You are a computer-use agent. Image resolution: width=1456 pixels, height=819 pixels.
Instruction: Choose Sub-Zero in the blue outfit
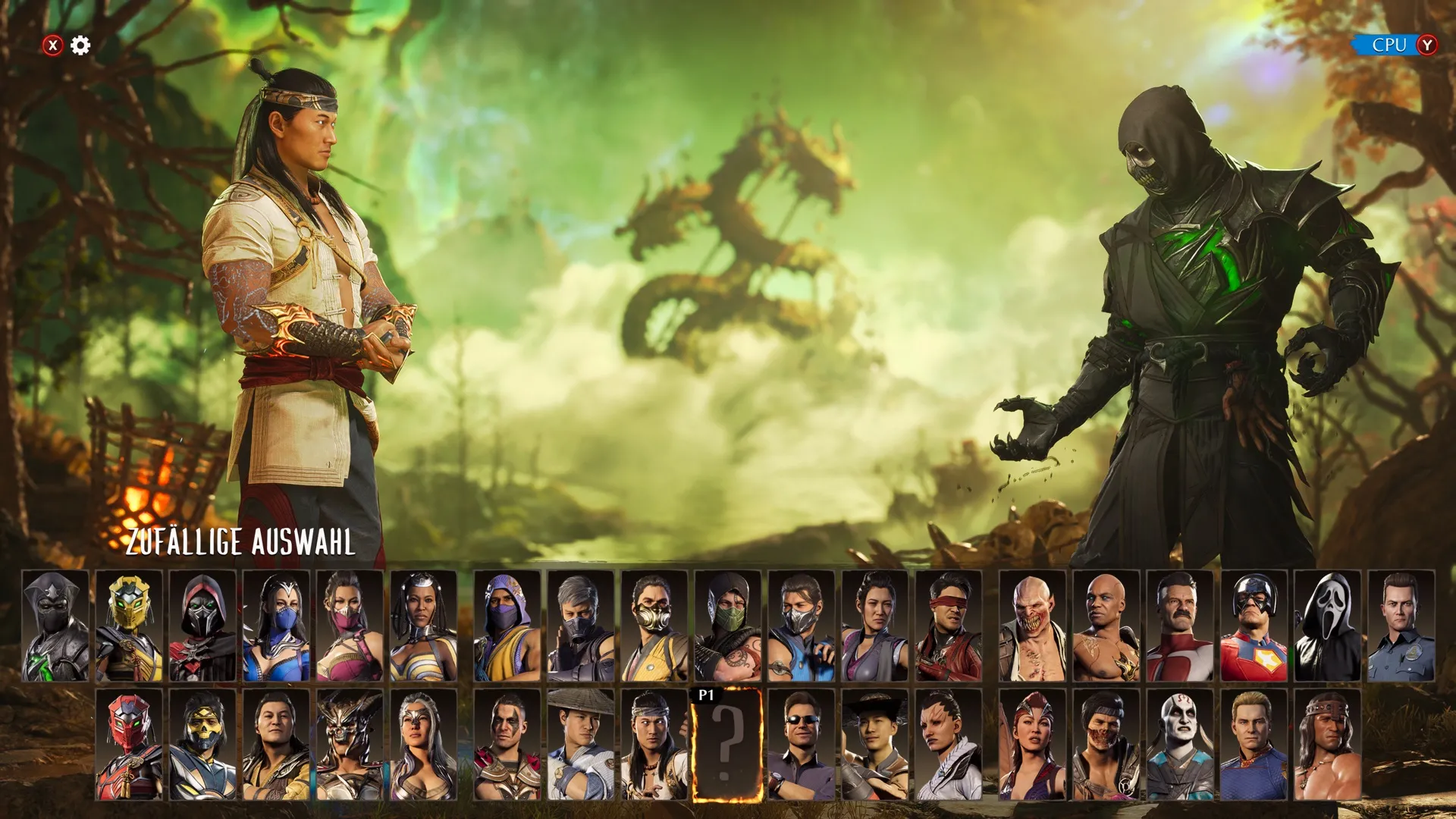tap(801, 626)
